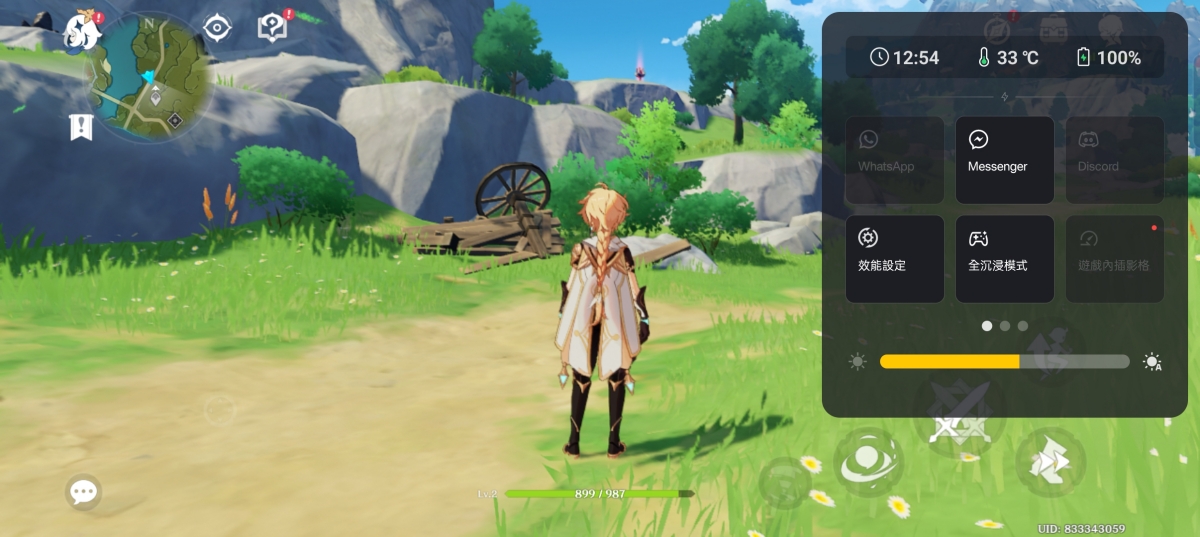Select the greyed-out Discord shortcut
The width and height of the screenshot is (1200, 537).
pyautogui.click(x=1114, y=160)
